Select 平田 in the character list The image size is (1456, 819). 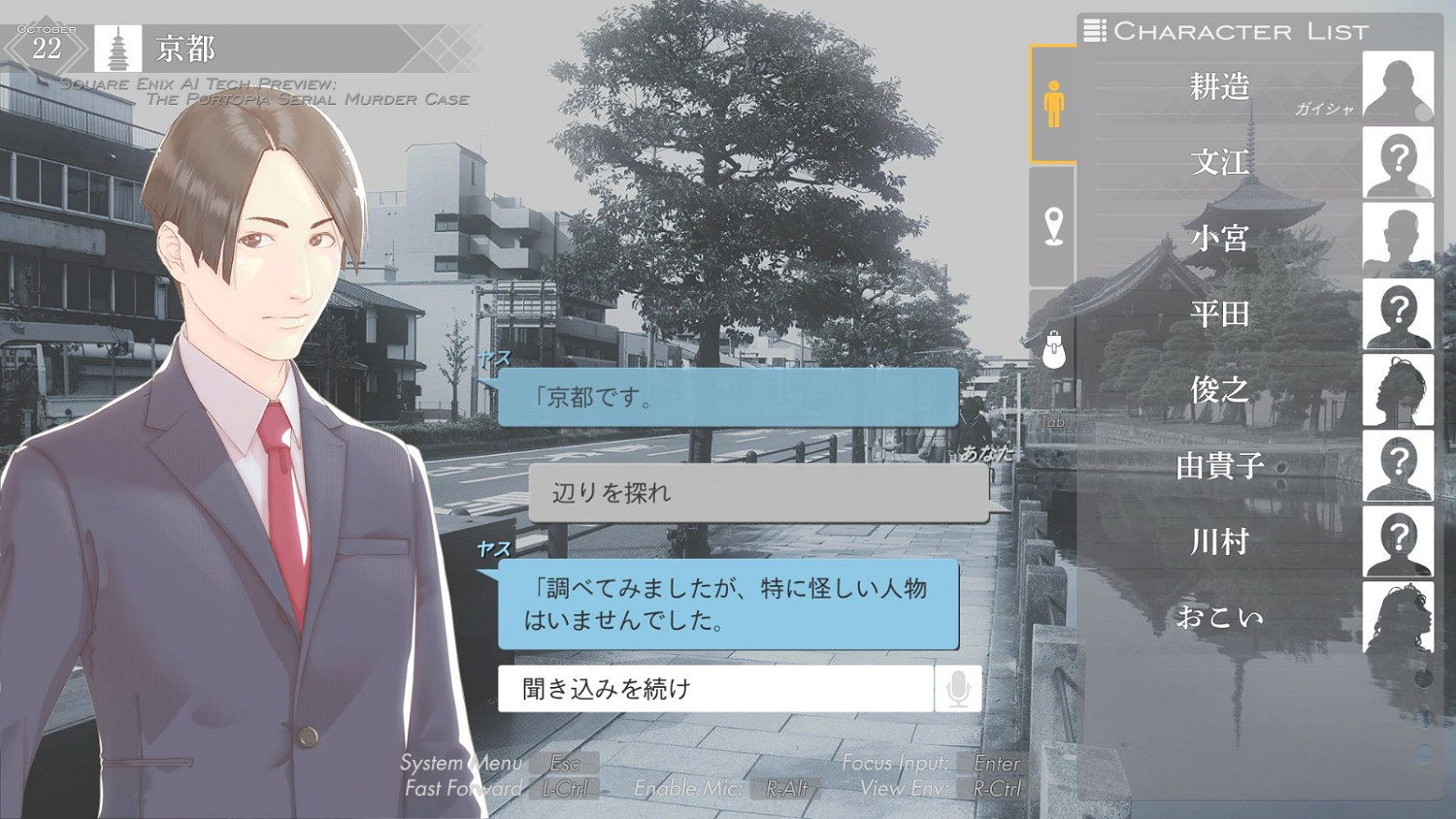[1221, 314]
